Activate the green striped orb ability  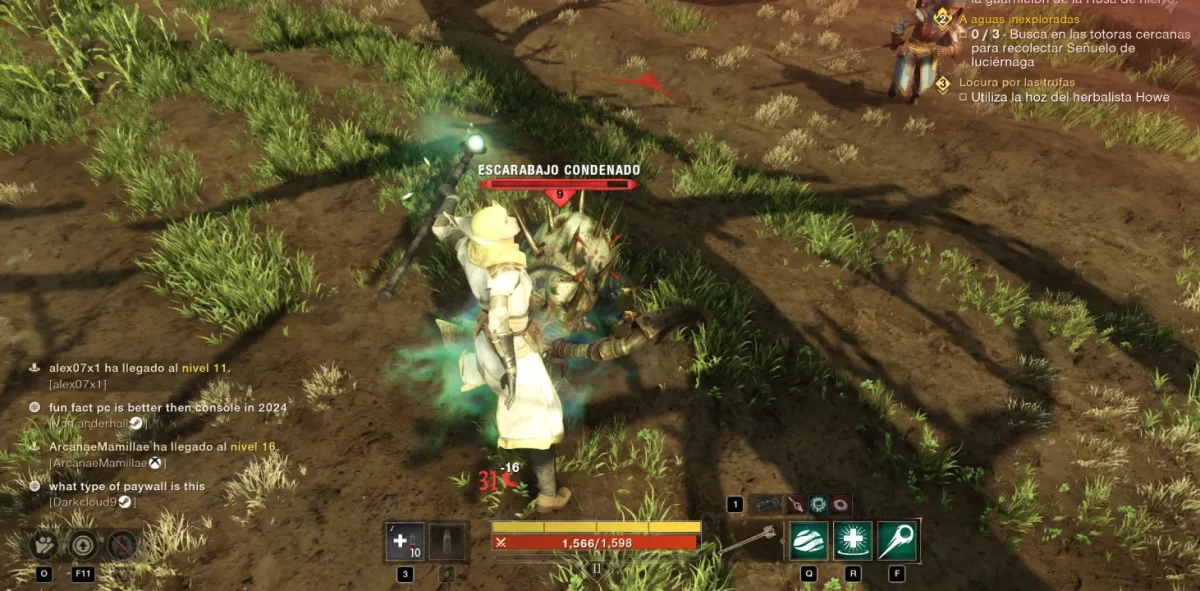pyautogui.click(x=808, y=541)
